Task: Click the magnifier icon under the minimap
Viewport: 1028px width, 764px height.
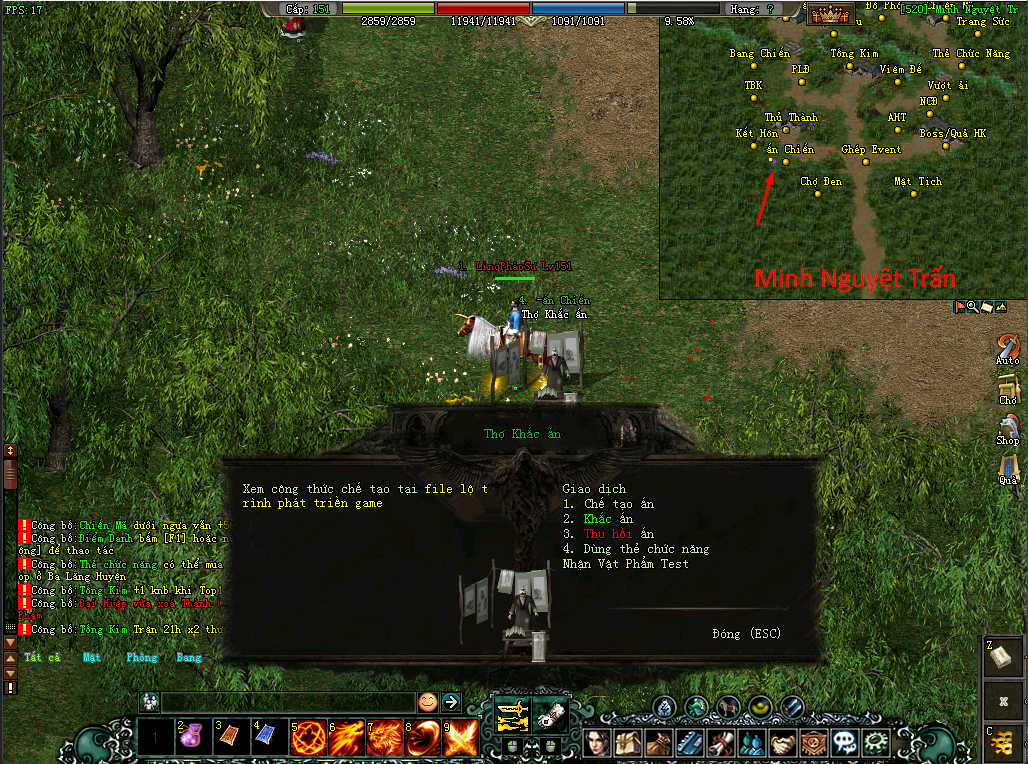Action: click(973, 307)
